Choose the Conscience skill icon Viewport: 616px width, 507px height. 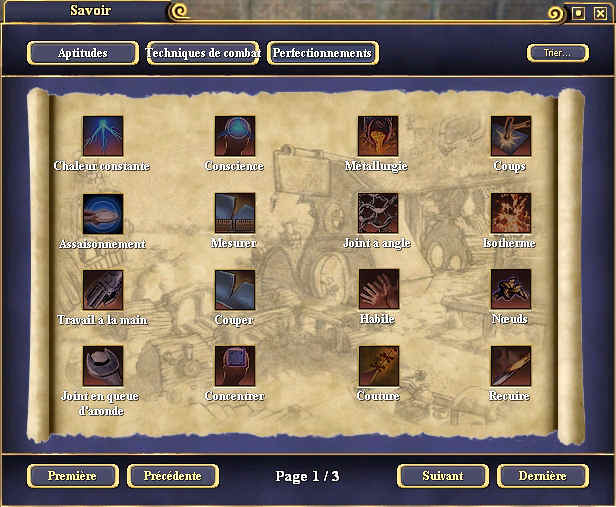235,136
